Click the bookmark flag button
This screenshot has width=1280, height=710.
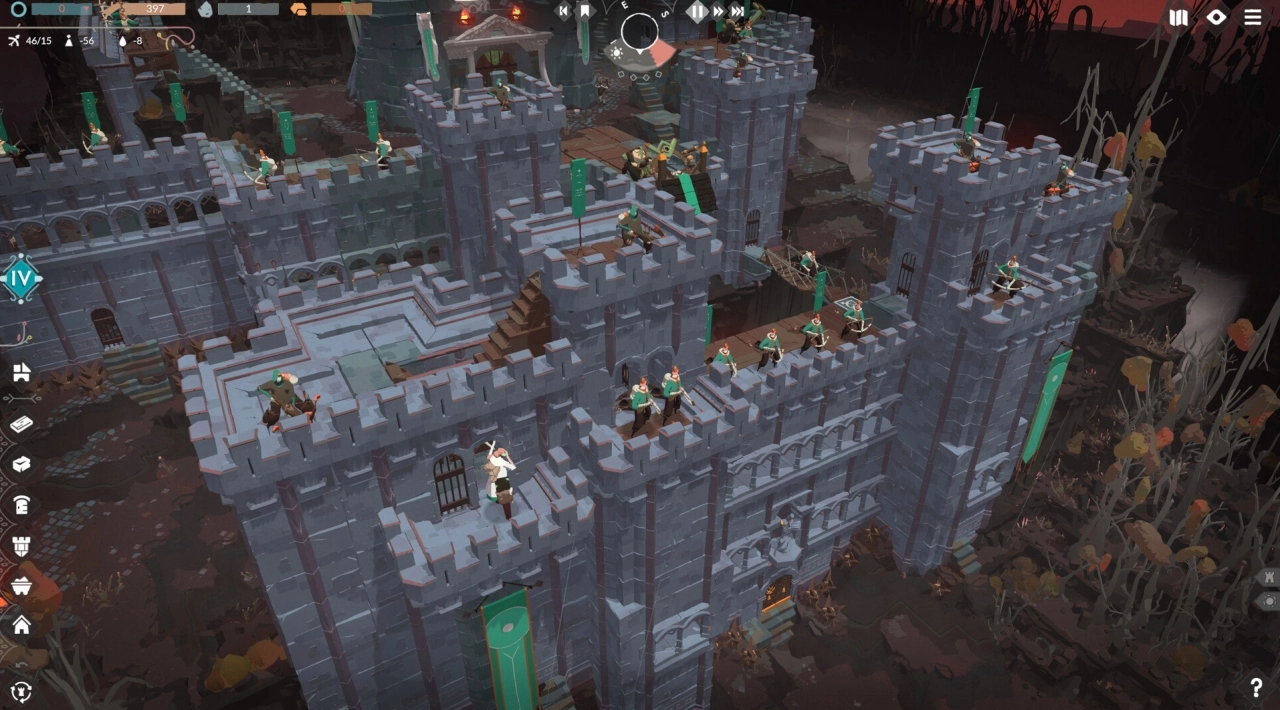586,11
